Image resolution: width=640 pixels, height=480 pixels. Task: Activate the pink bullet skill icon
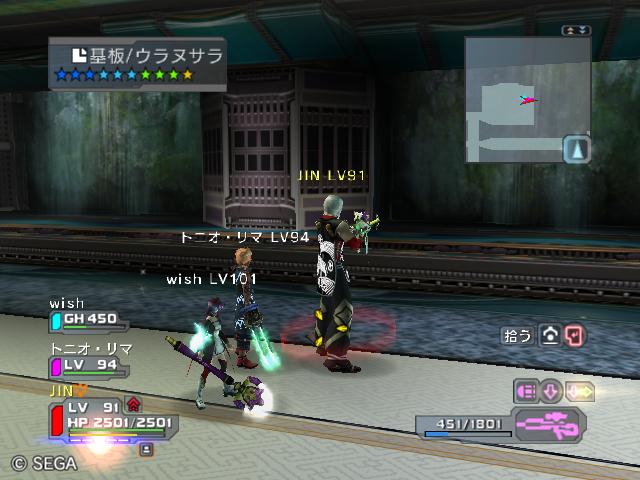pos(526,391)
